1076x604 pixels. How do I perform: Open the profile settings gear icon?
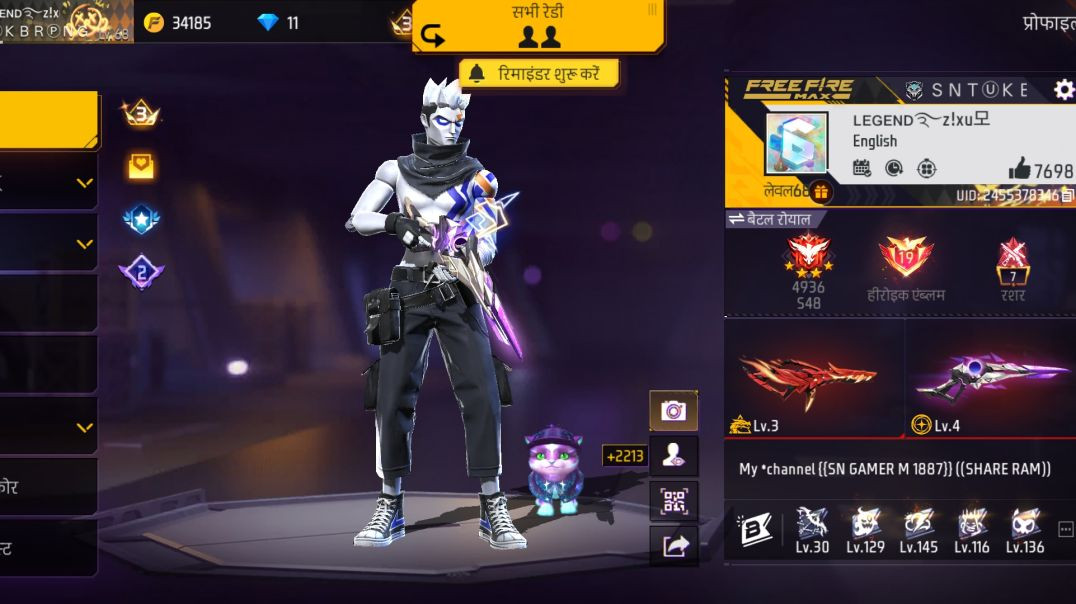[1064, 90]
